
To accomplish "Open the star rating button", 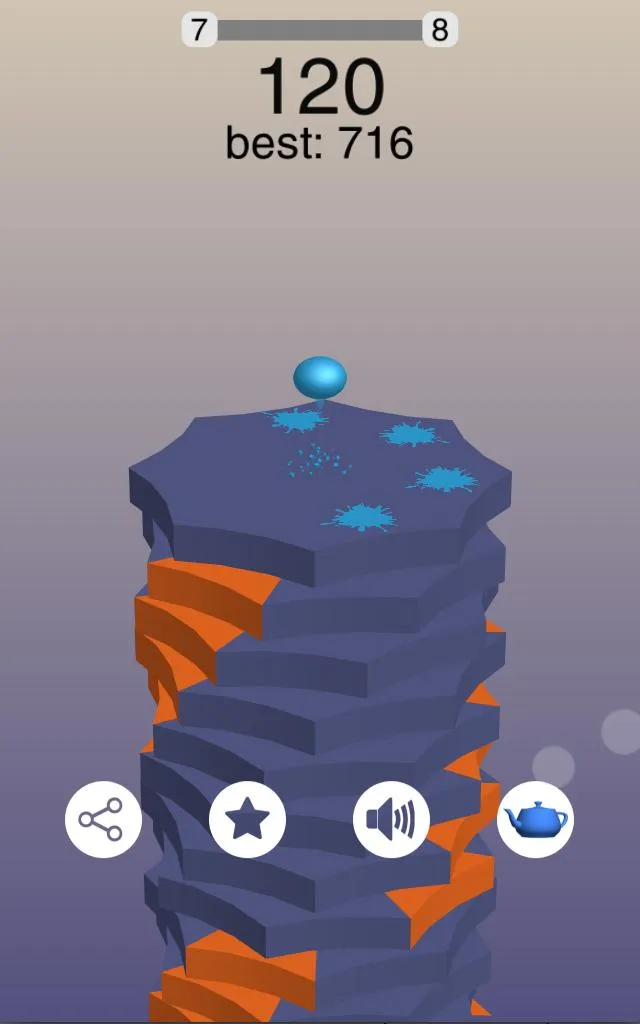I will 247,820.
